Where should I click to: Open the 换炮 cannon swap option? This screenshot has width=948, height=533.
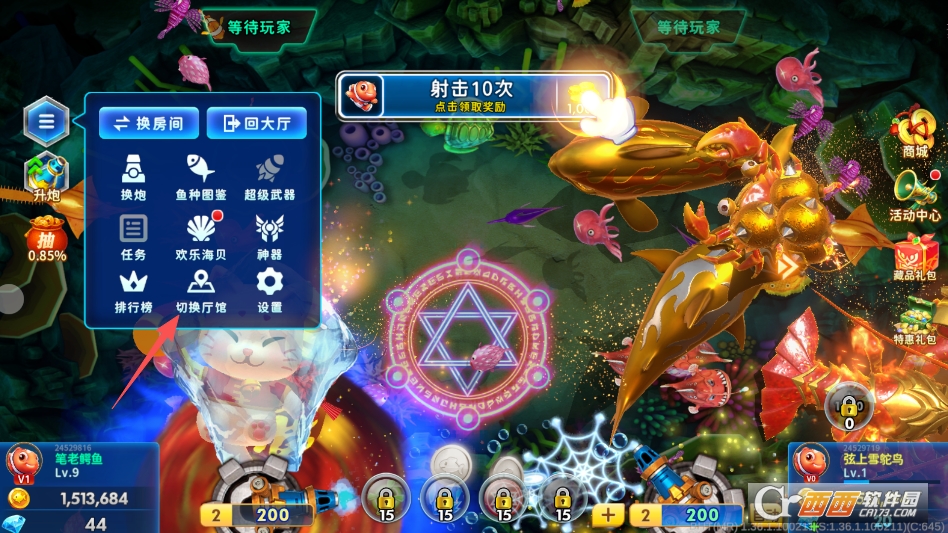pos(134,176)
